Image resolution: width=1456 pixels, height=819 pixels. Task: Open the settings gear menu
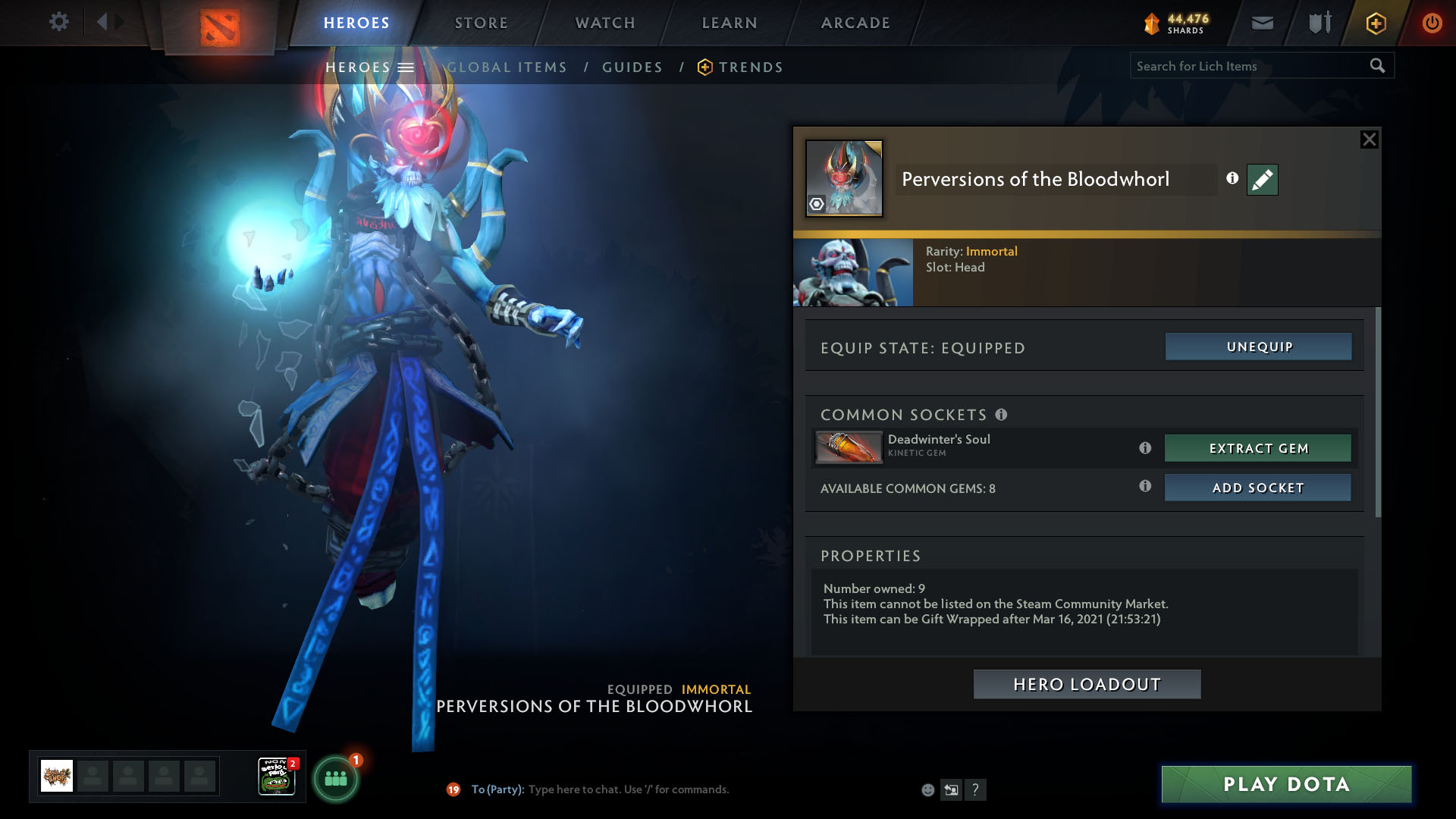pos(58,22)
